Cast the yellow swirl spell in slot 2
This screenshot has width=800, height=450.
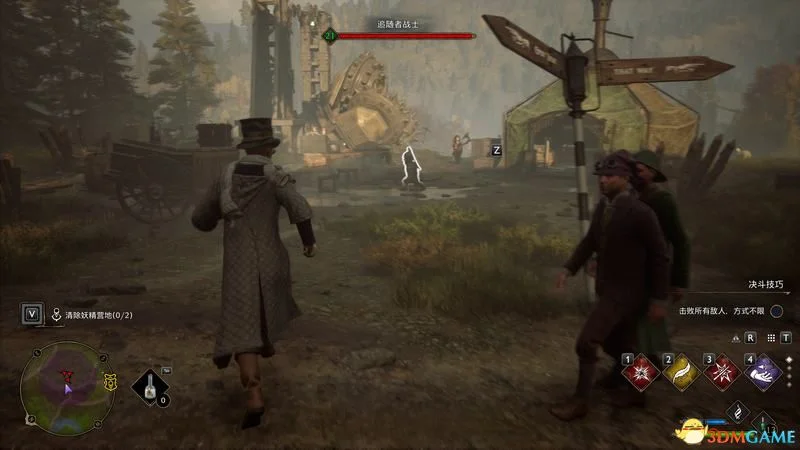tap(680, 373)
